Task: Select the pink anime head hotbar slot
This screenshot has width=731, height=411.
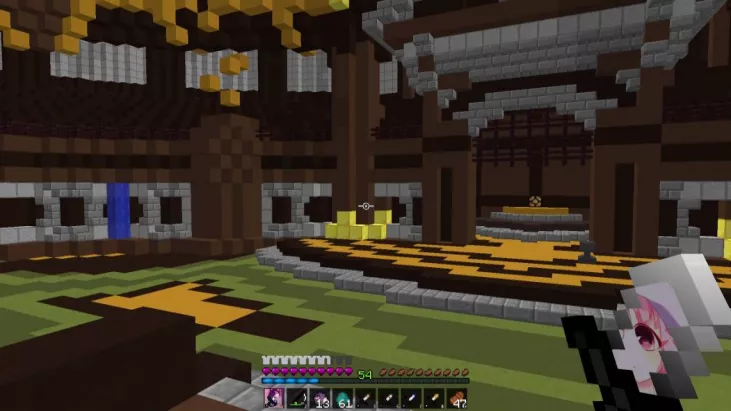Action: click(x=273, y=399)
